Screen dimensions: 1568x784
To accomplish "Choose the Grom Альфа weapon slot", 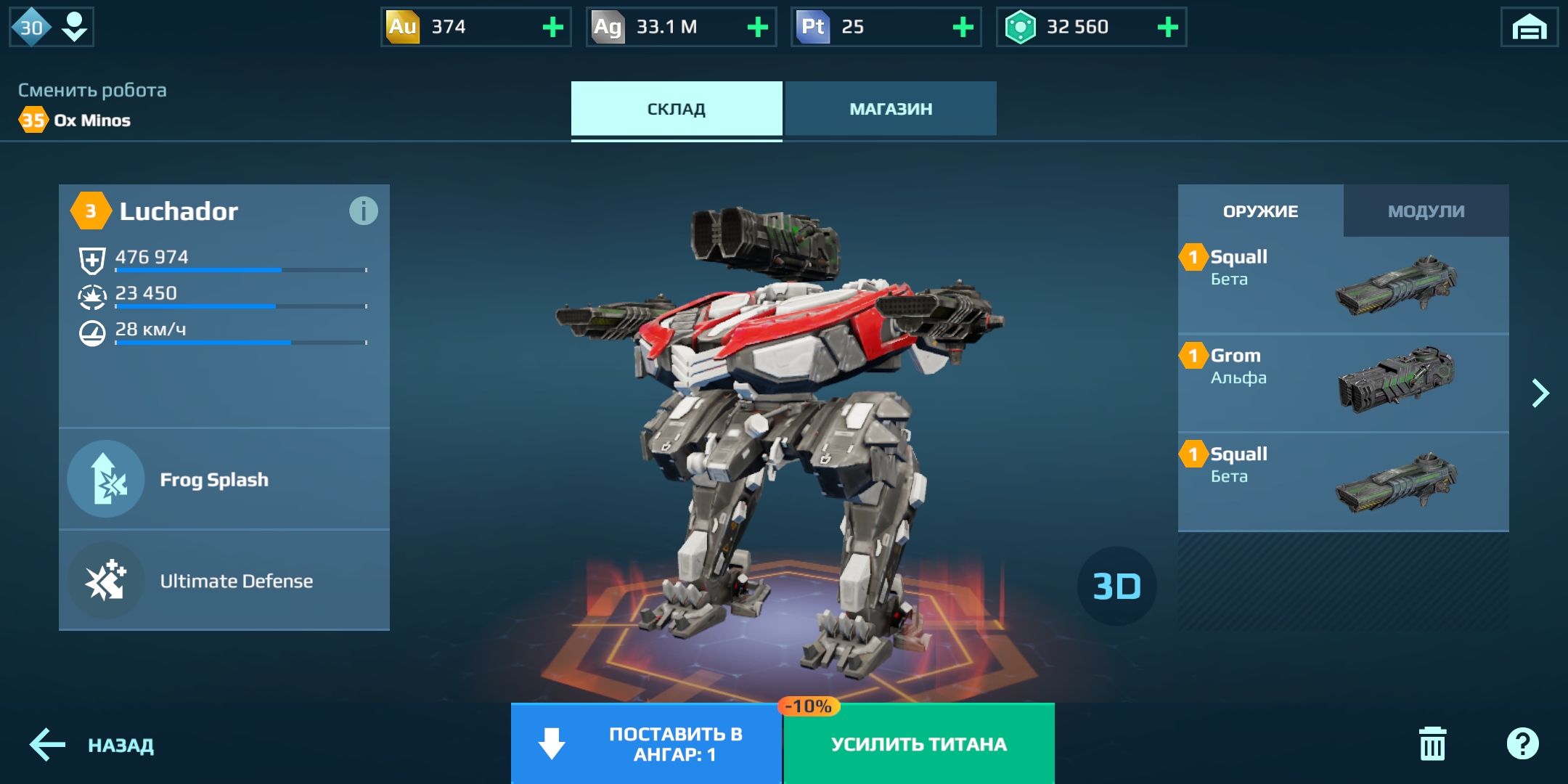I will pos(1343,383).
